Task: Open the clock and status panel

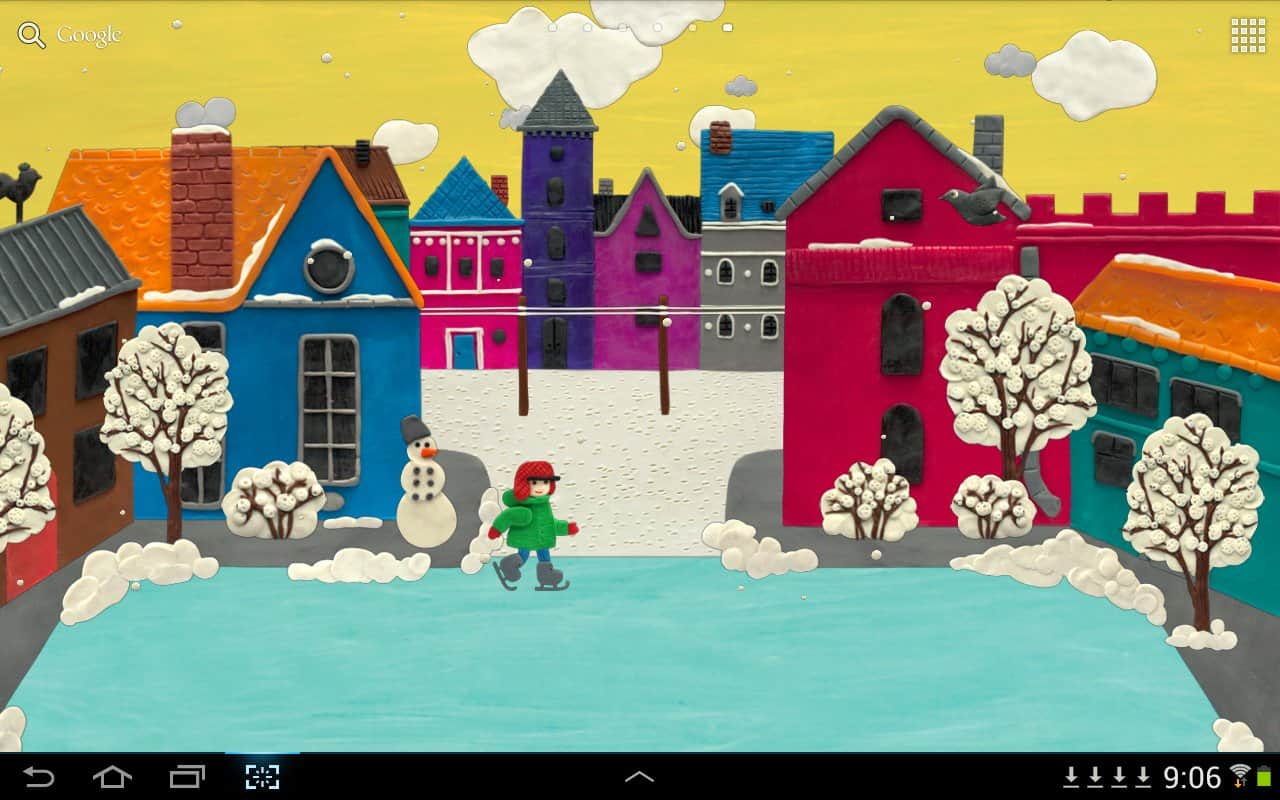Action: click(x=1192, y=777)
